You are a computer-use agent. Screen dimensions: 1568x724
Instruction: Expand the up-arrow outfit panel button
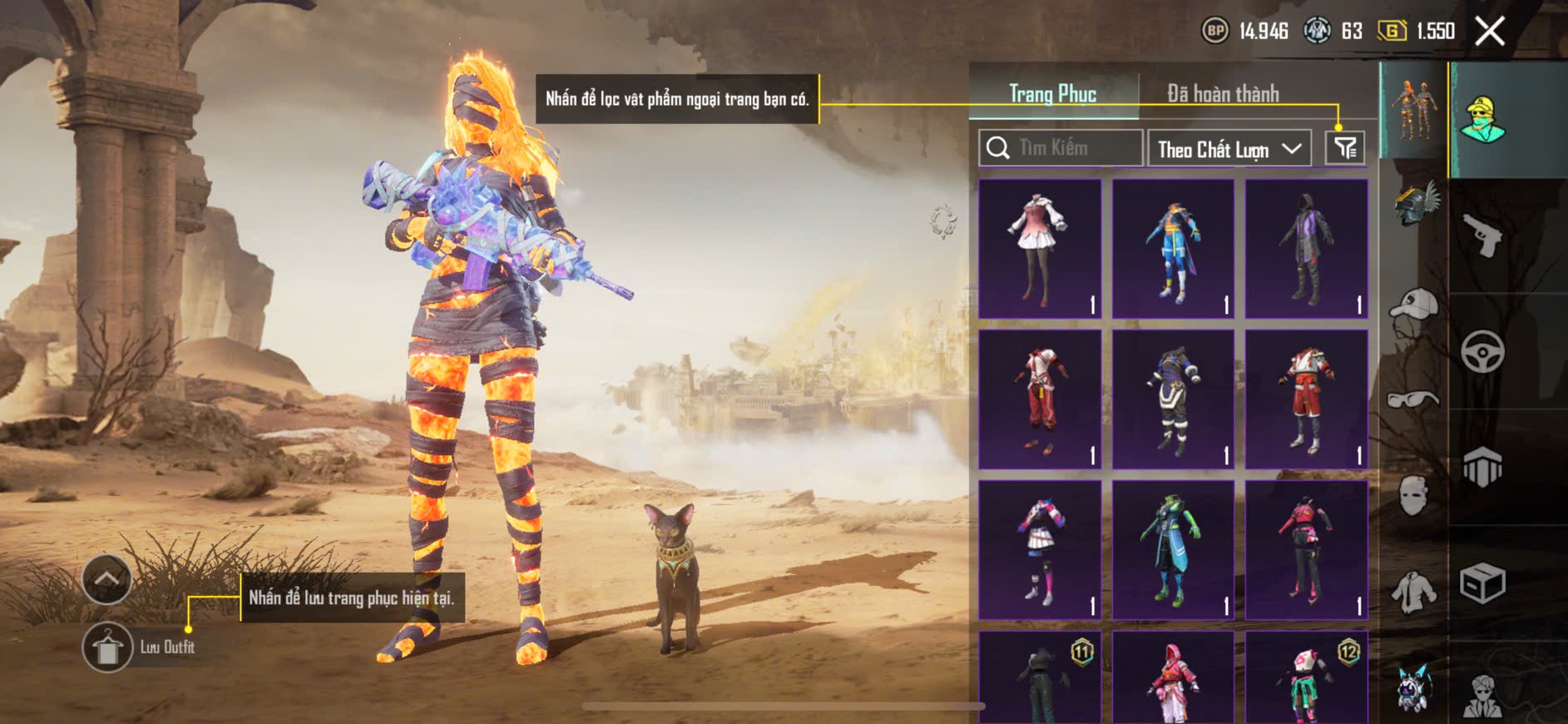[x=107, y=578]
